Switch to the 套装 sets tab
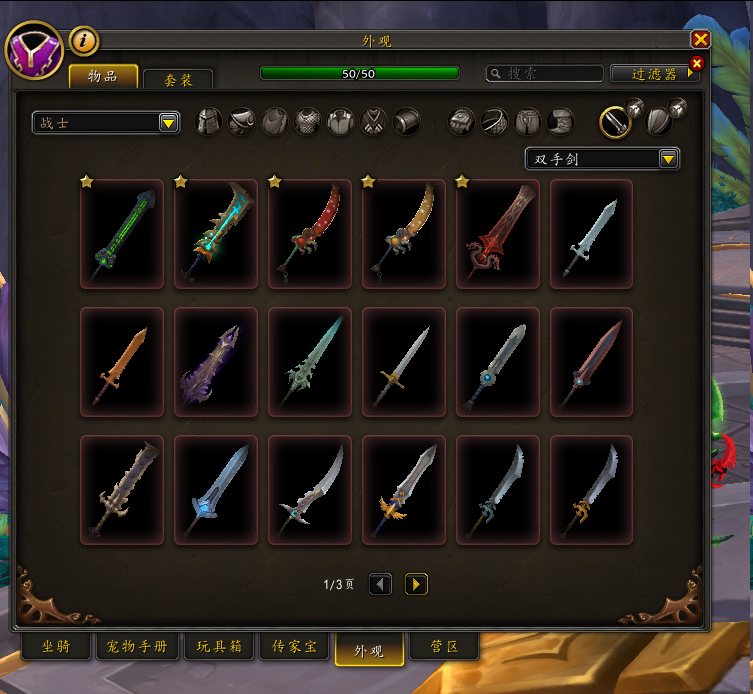Screen dimensions: 753x694 point(178,80)
